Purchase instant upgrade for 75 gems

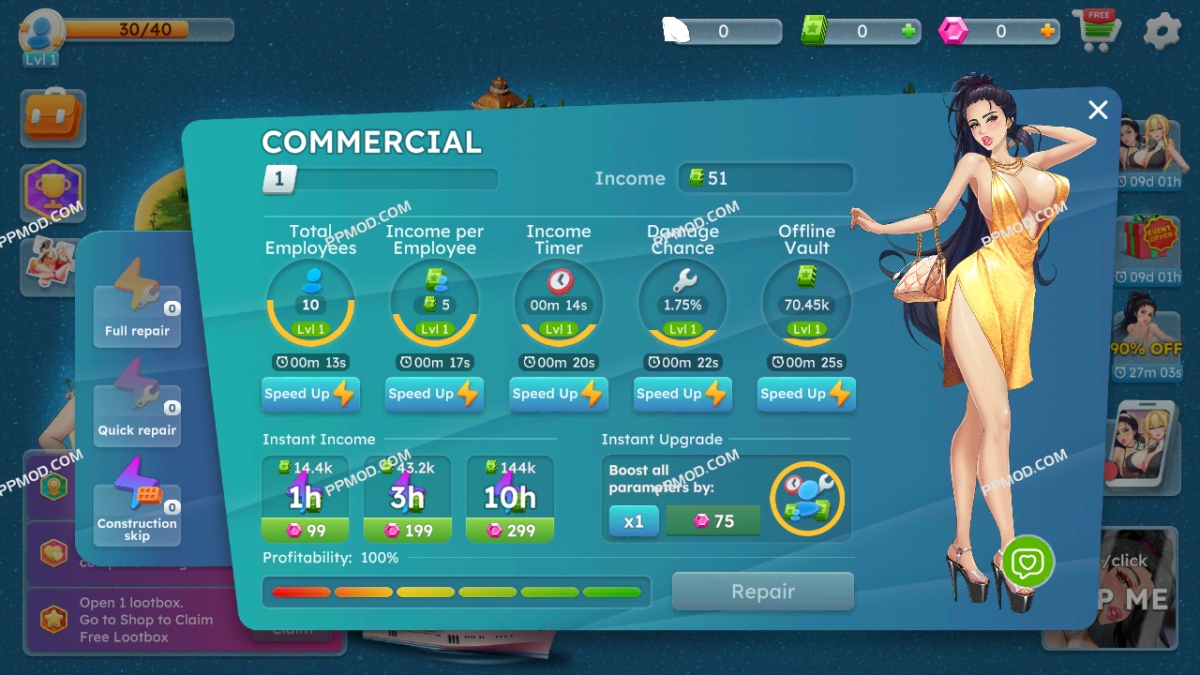click(713, 521)
